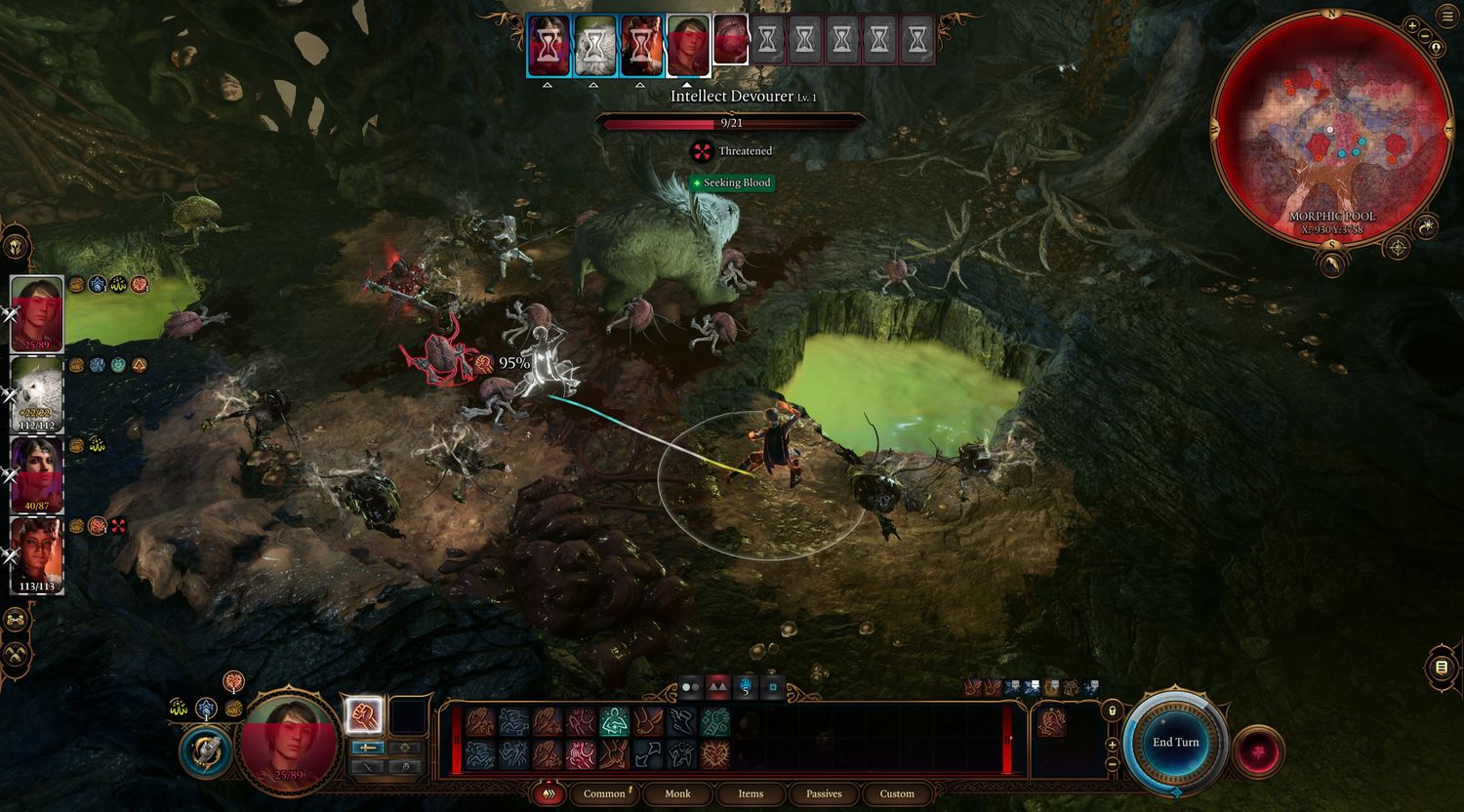
Task: Open the combat log button
Action: pos(1441,668)
